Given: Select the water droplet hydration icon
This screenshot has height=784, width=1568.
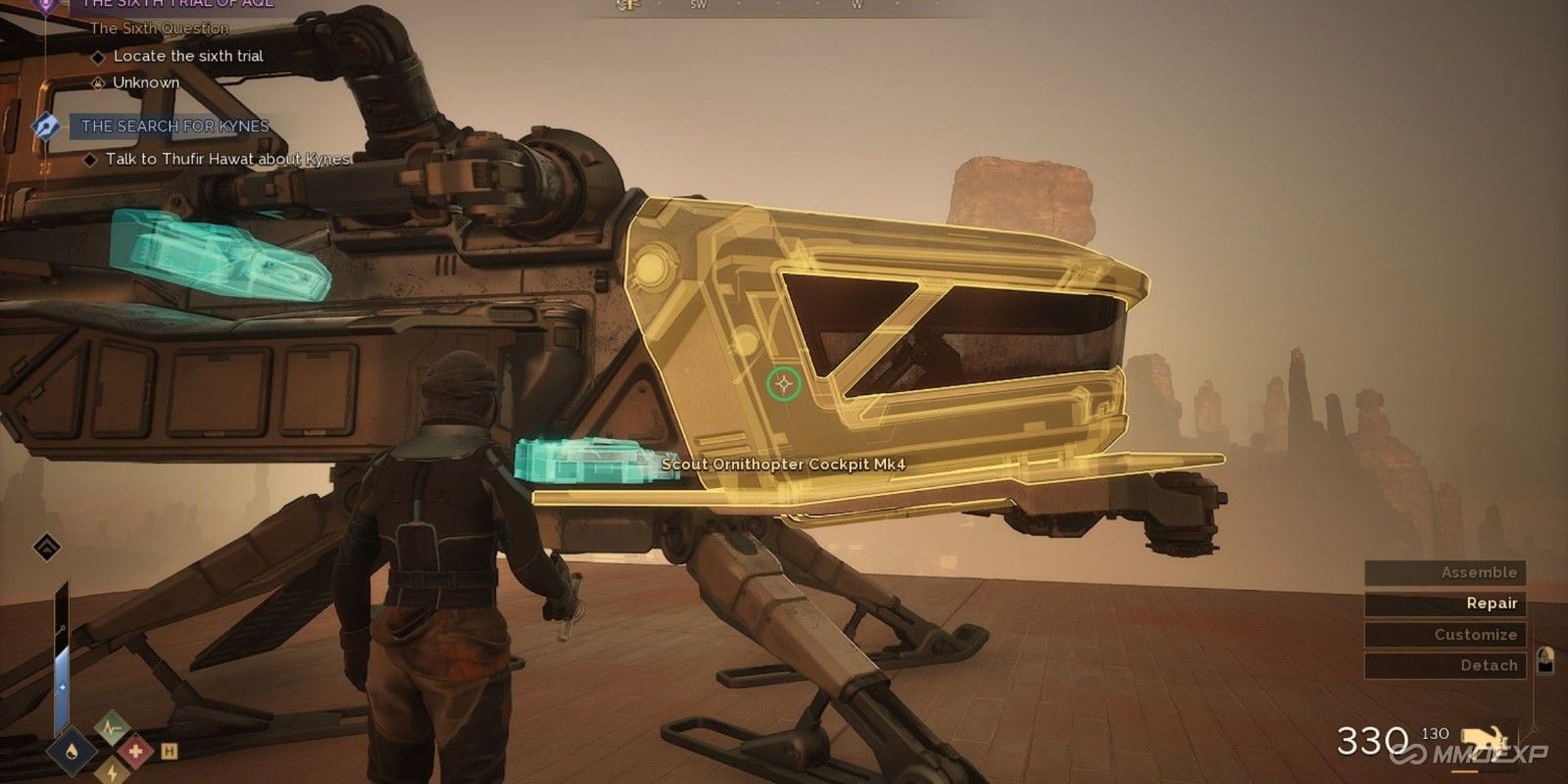Looking at the screenshot, I should (73, 751).
